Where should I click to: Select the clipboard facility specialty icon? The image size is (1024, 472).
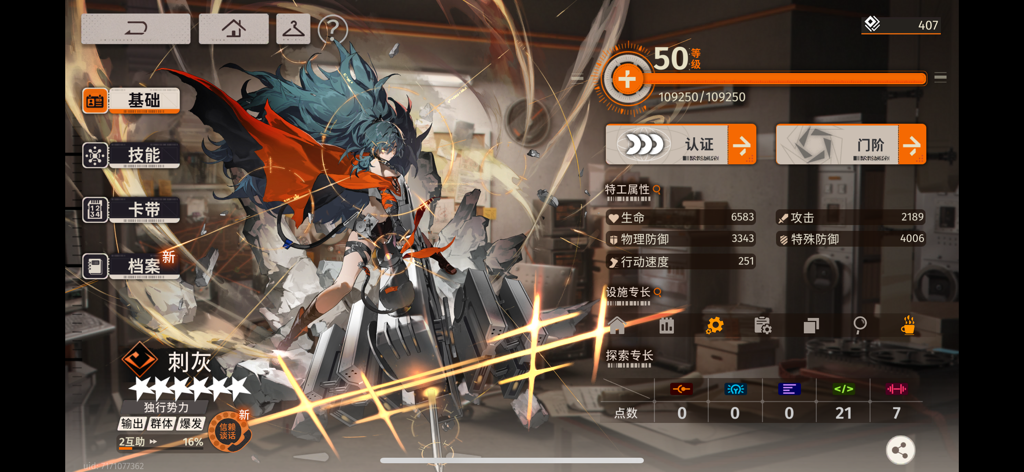point(762,325)
